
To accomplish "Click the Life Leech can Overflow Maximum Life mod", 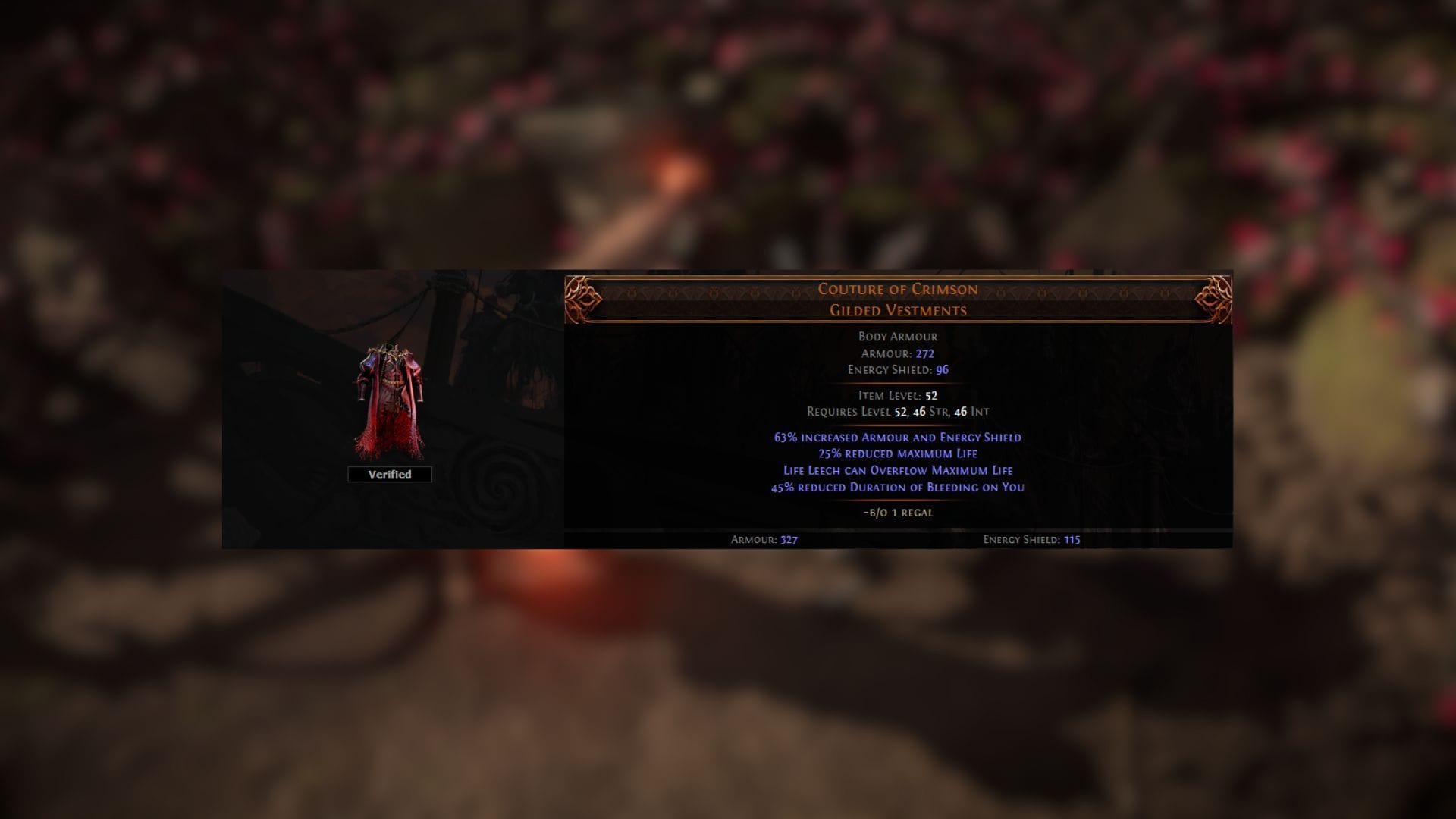I will (896, 470).
